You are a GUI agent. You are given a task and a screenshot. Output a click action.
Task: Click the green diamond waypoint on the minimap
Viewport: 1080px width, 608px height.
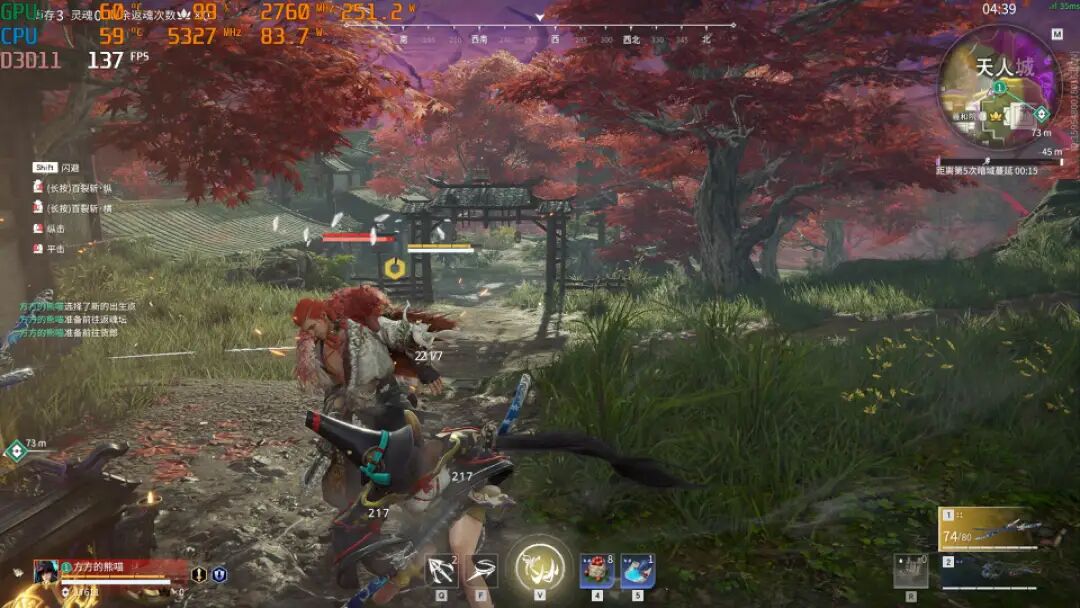pos(1041,113)
